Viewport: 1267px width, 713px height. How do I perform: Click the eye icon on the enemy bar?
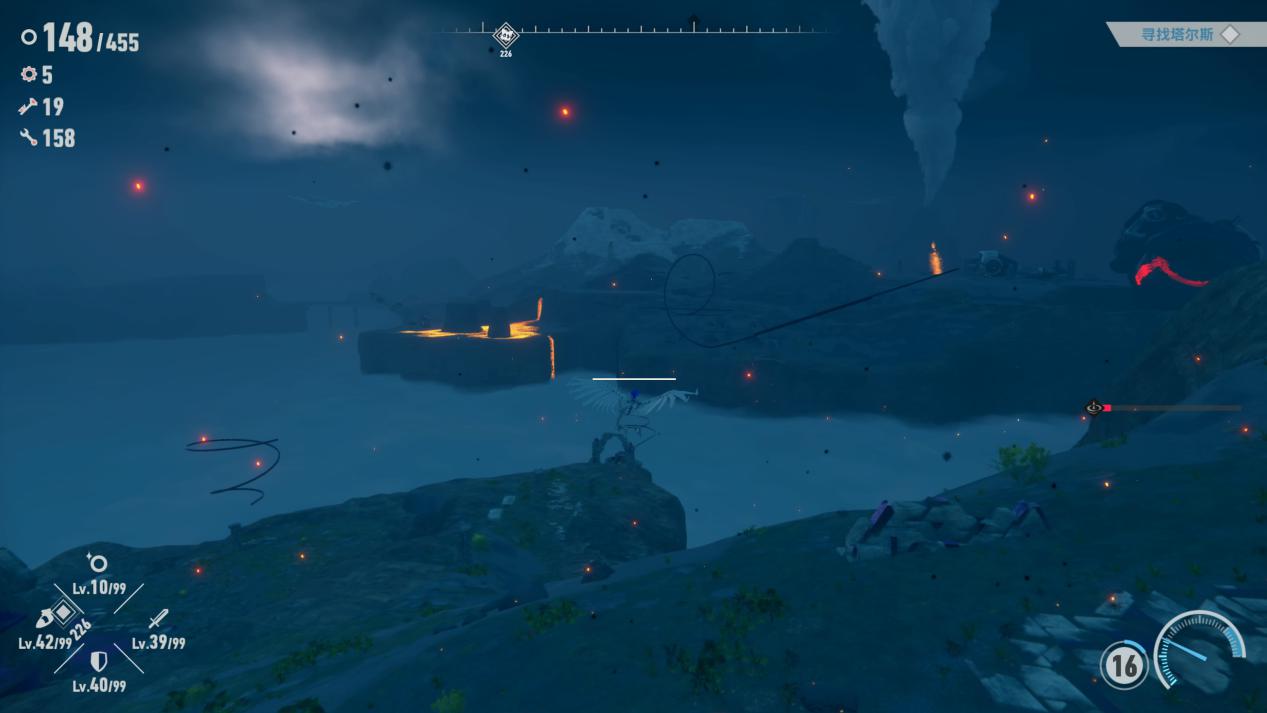coord(1094,408)
